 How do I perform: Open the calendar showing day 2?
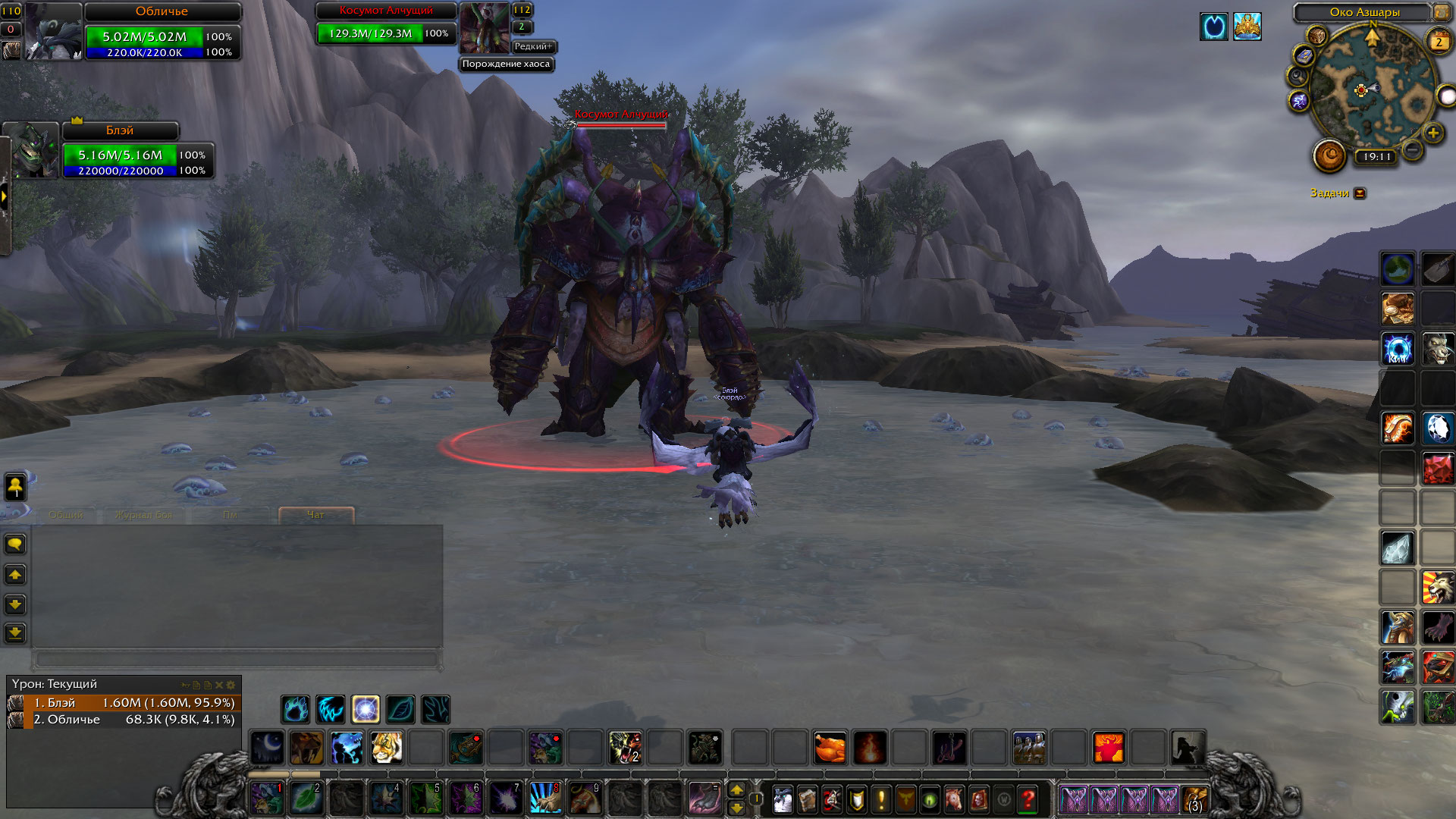(x=1439, y=42)
